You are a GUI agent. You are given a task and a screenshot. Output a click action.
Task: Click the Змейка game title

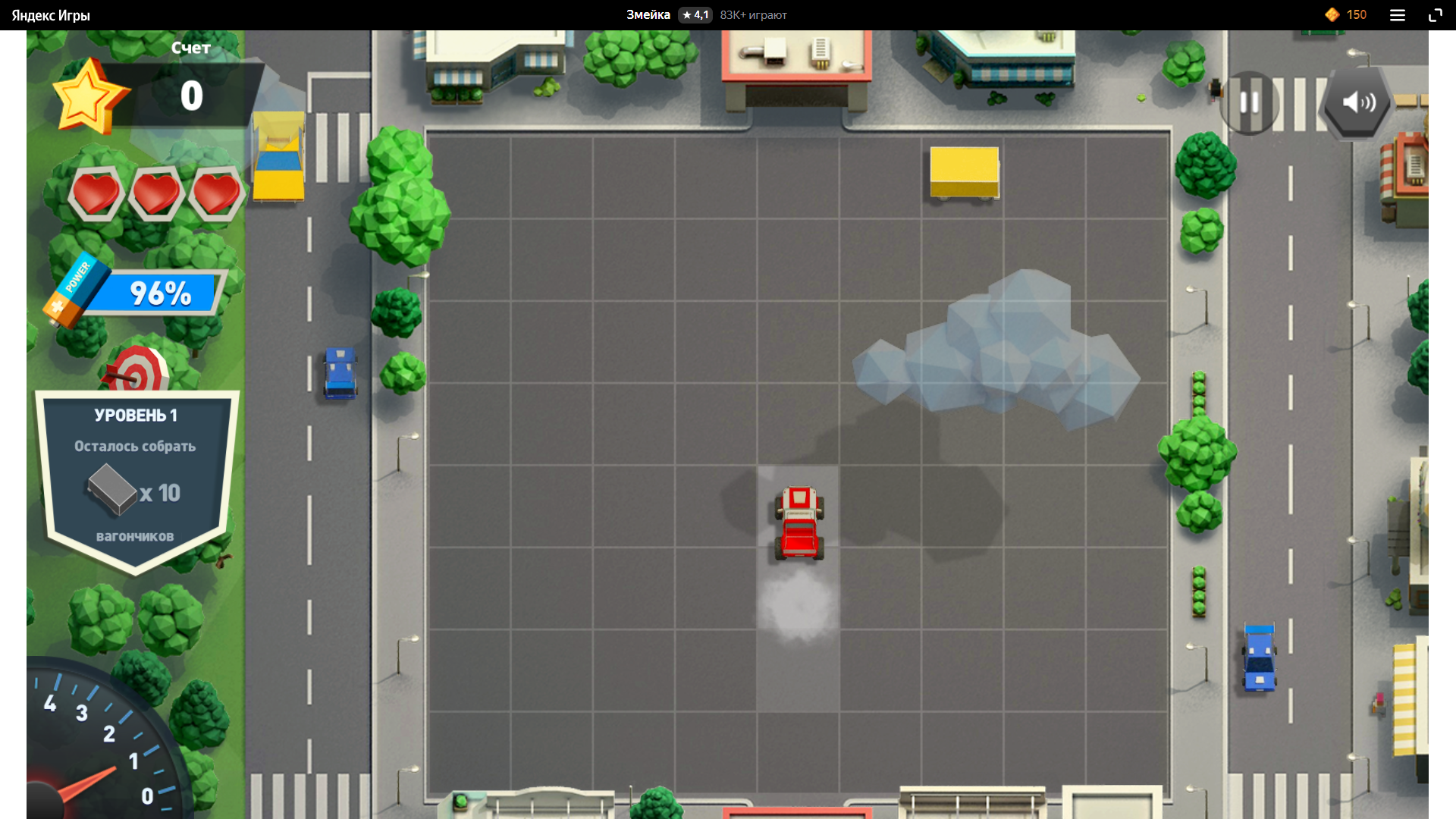point(647,14)
